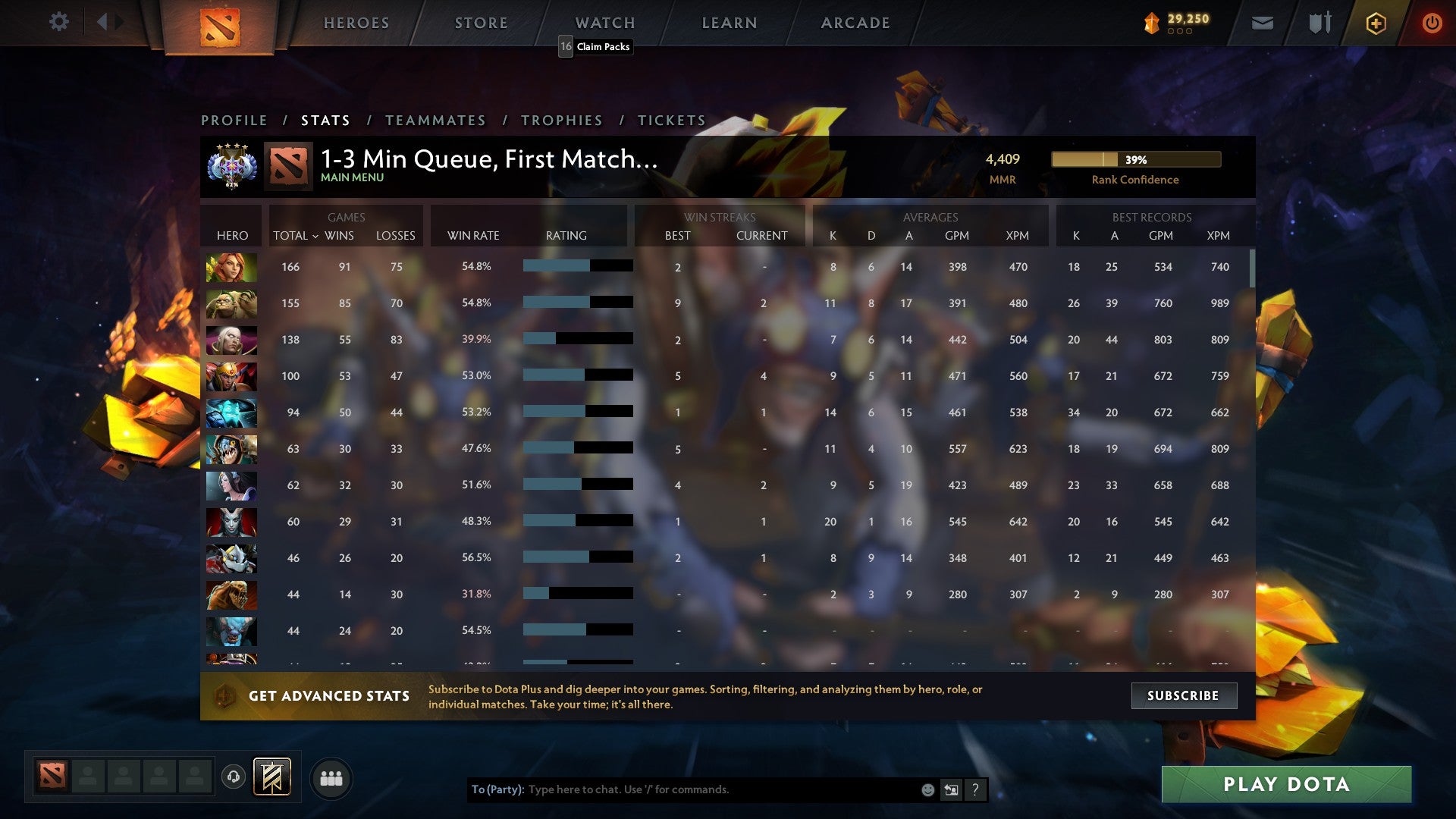The width and height of the screenshot is (1456, 819).
Task: Open the settings gear menu
Action: coord(59,22)
